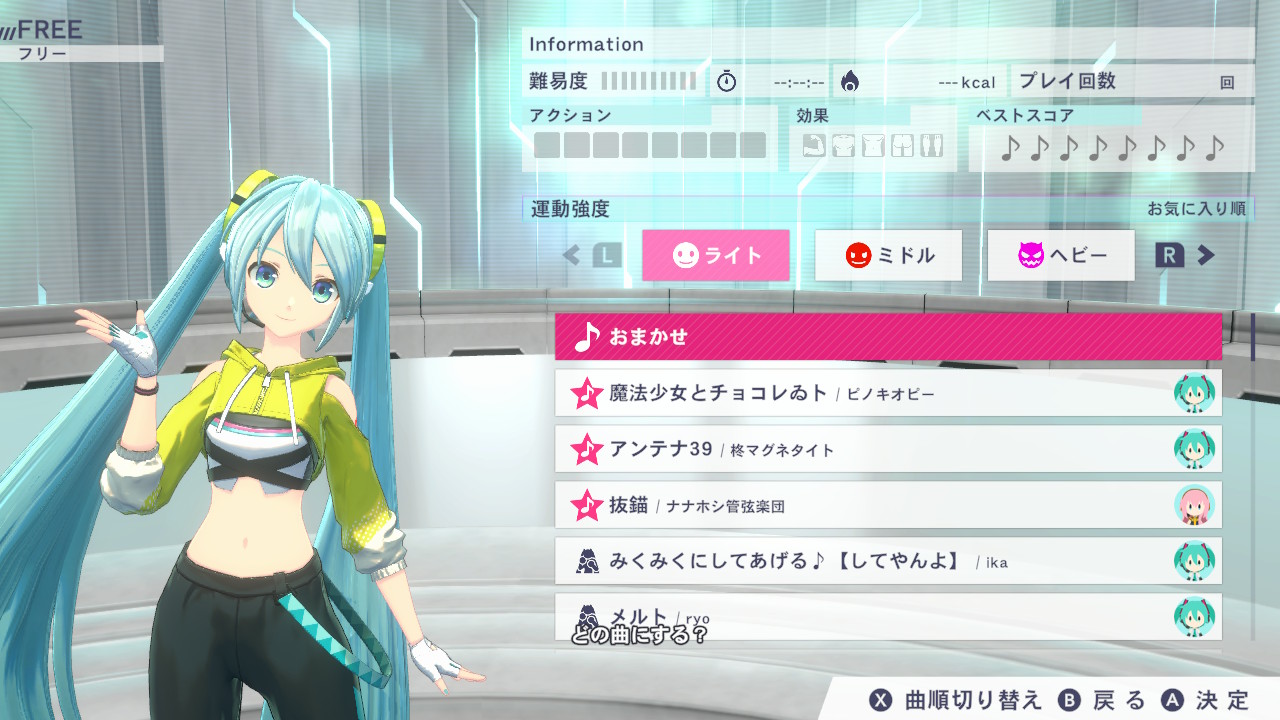This screenshot has width=1280, height=720.
Task: Choose the song メルト
Action: point(888,615)
